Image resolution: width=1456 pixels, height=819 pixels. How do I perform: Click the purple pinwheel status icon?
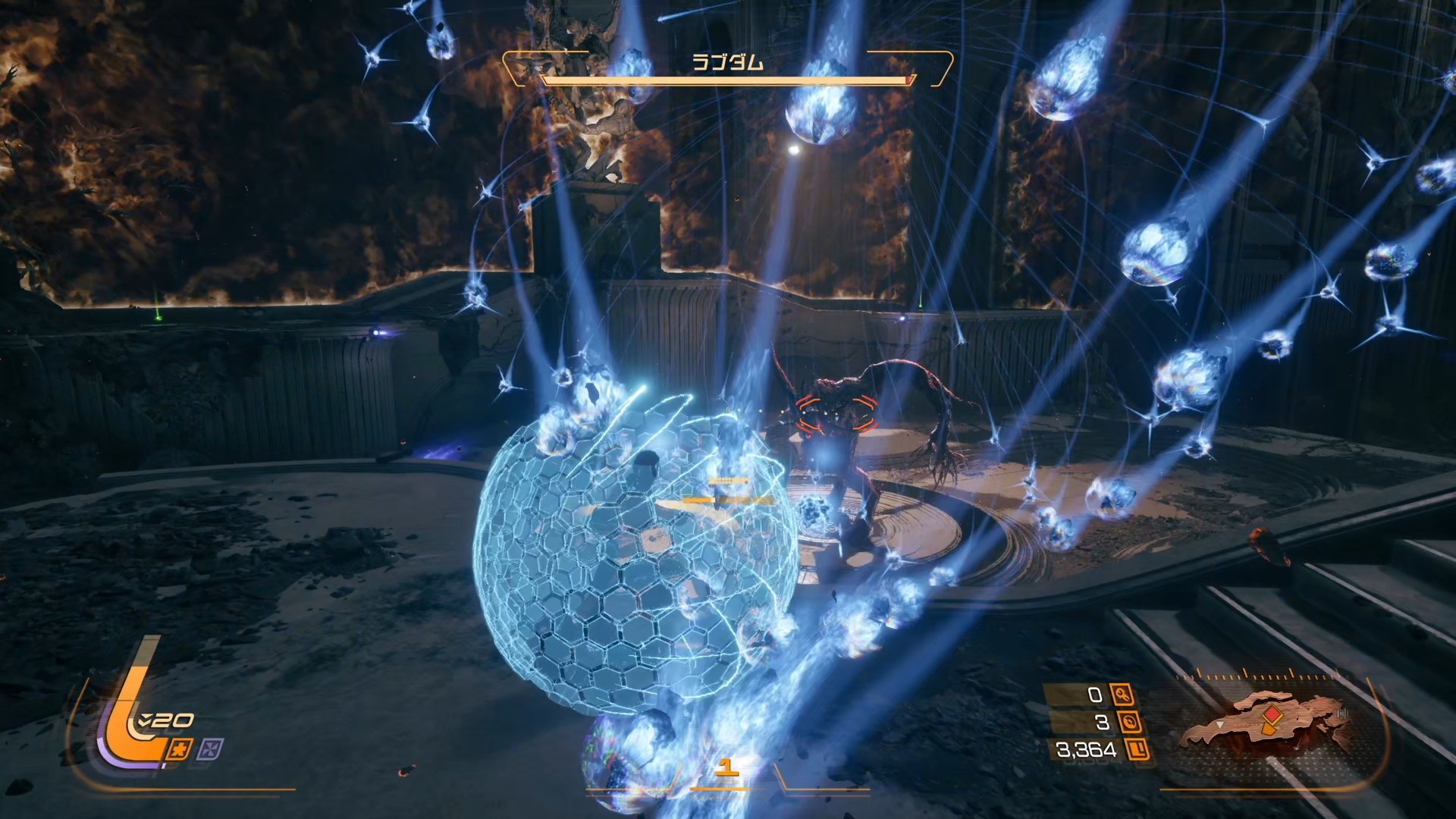coord(209,750)
